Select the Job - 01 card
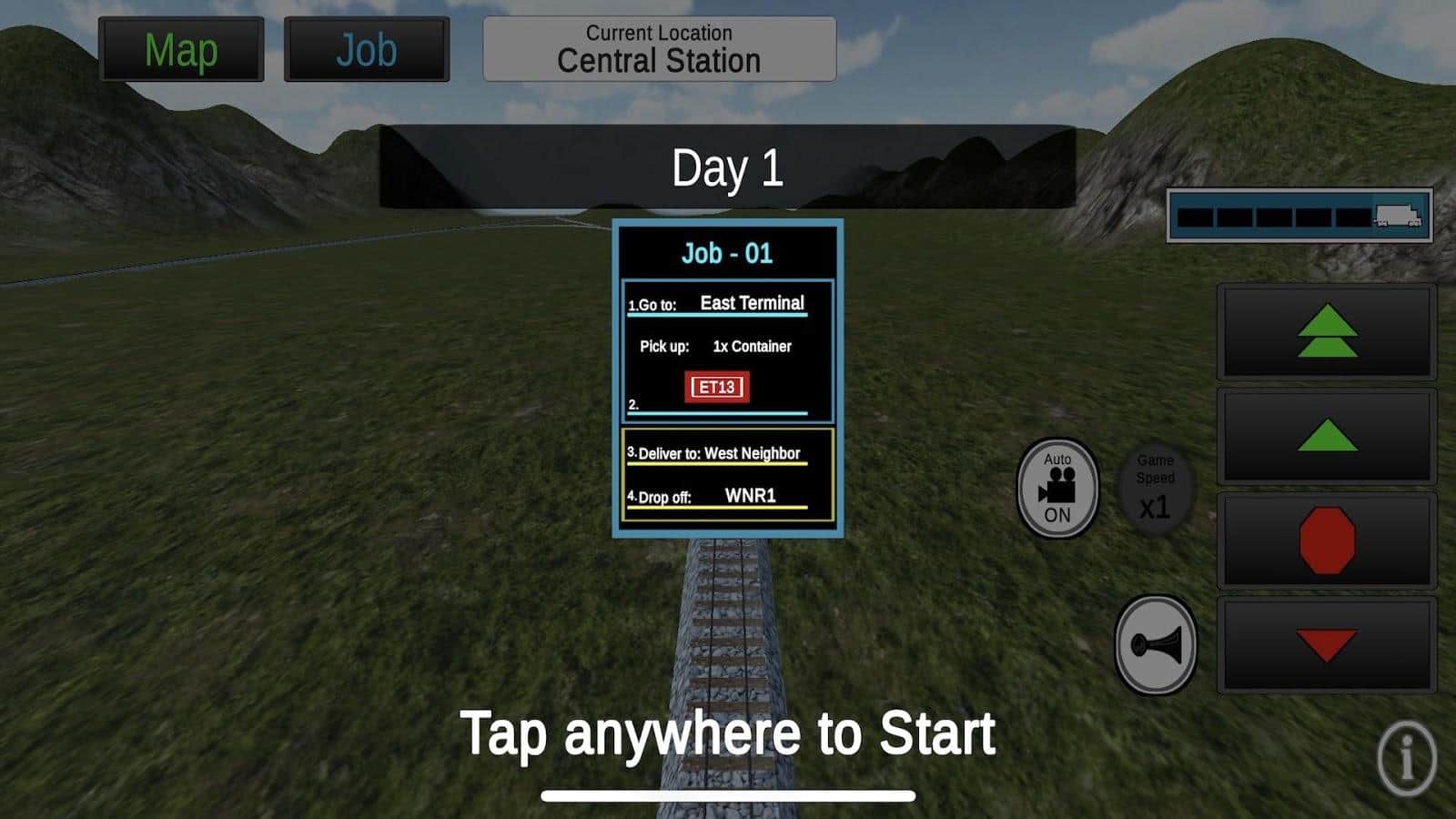 click(727, 378)
